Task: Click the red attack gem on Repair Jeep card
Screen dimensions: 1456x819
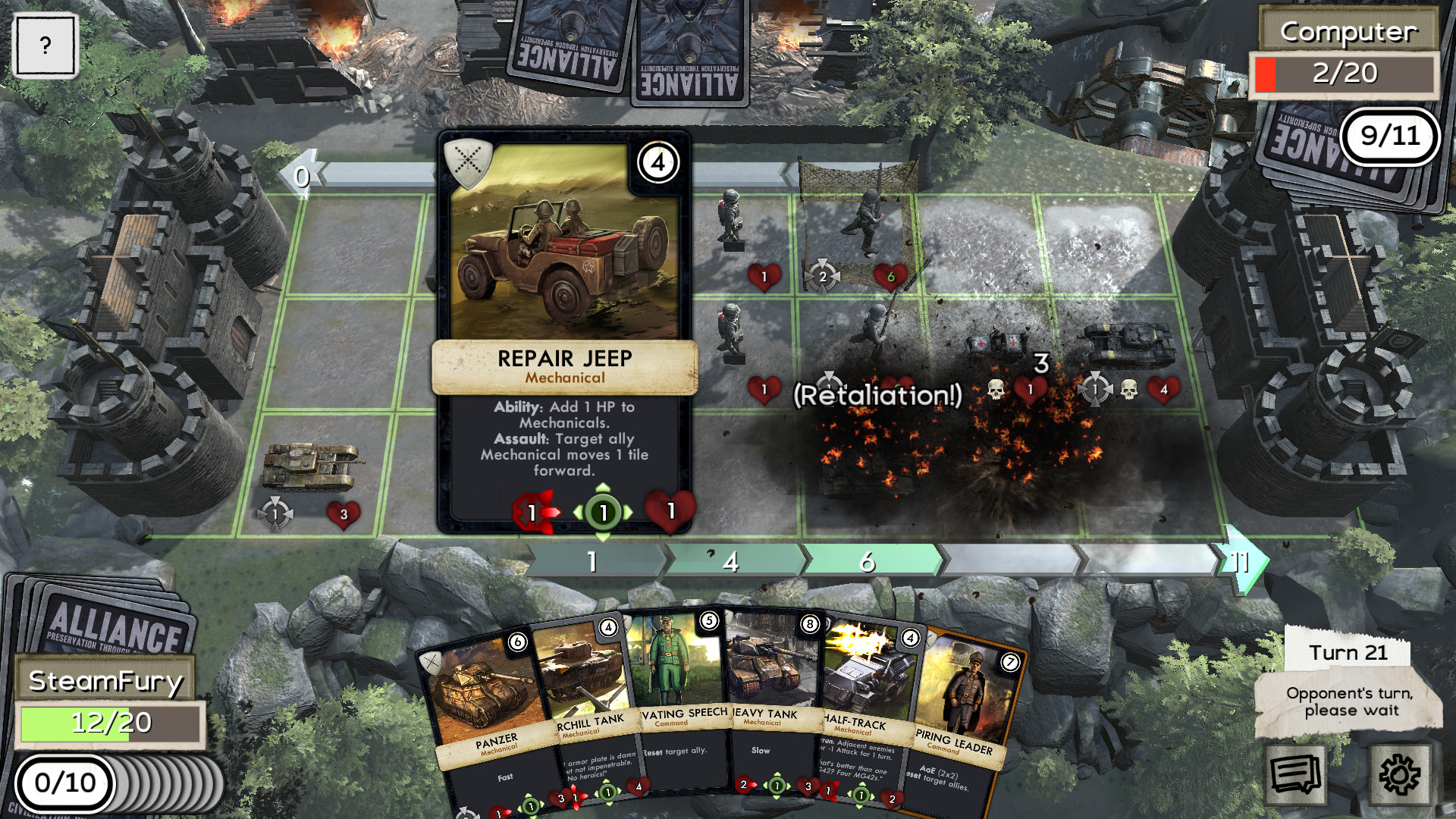Action: (533, 510)
